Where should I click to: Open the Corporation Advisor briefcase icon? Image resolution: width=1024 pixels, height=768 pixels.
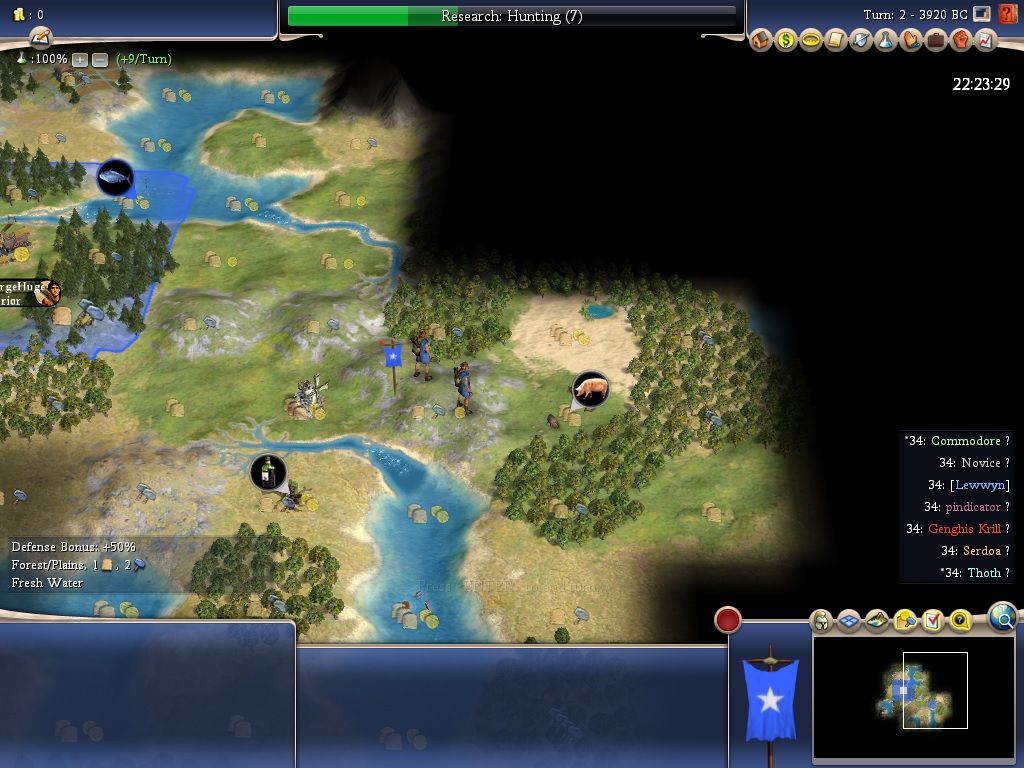936,41
